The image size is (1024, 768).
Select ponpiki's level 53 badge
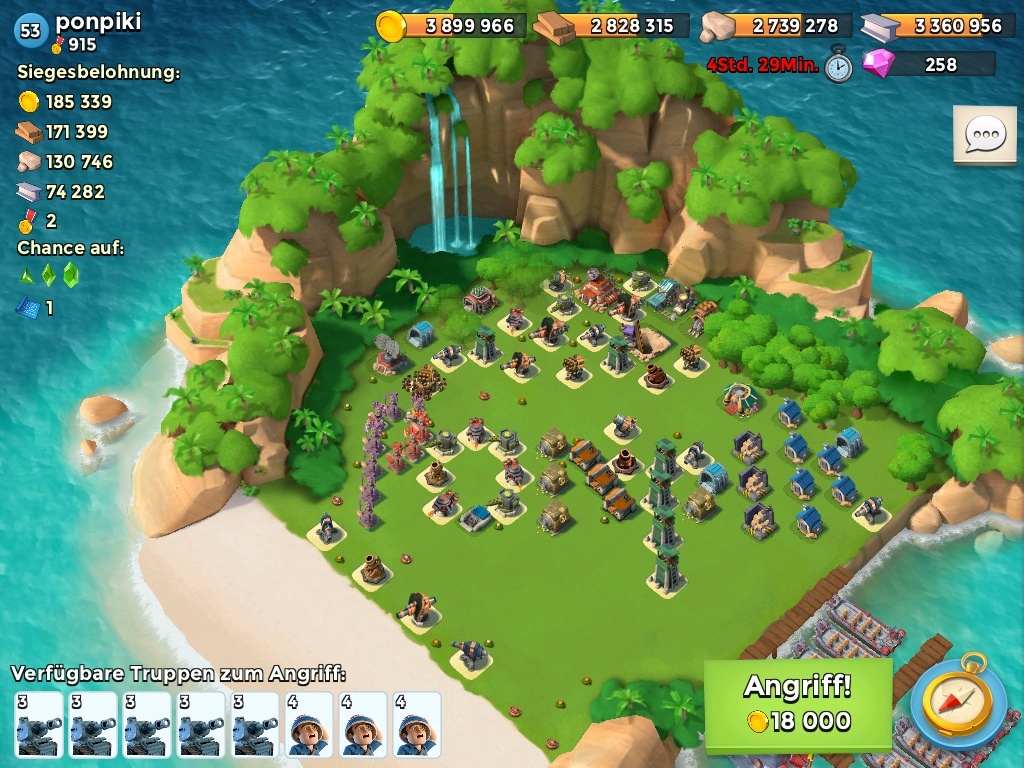31,30
